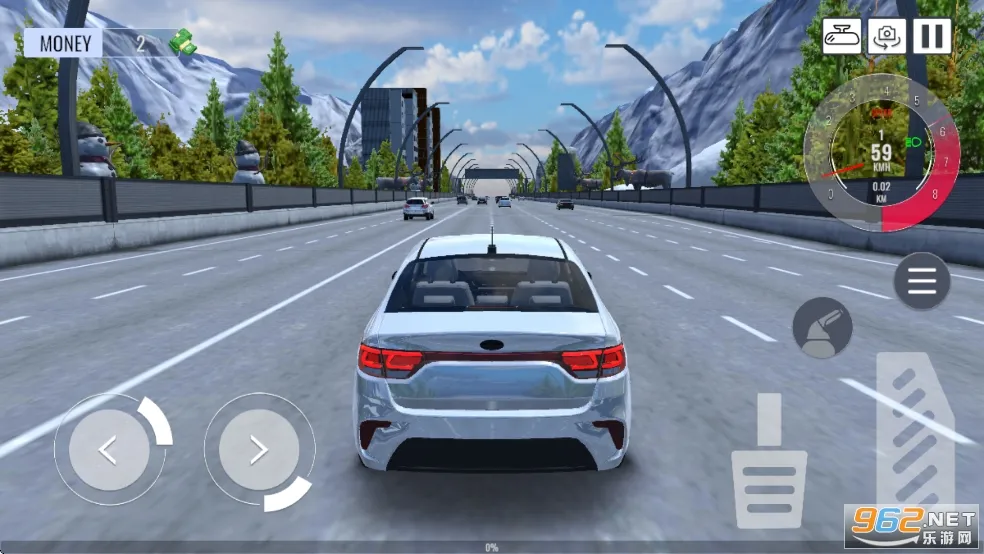Steer right with the right arrow
This screenshot has height=554, width=984.
click(x=259, y=450)
